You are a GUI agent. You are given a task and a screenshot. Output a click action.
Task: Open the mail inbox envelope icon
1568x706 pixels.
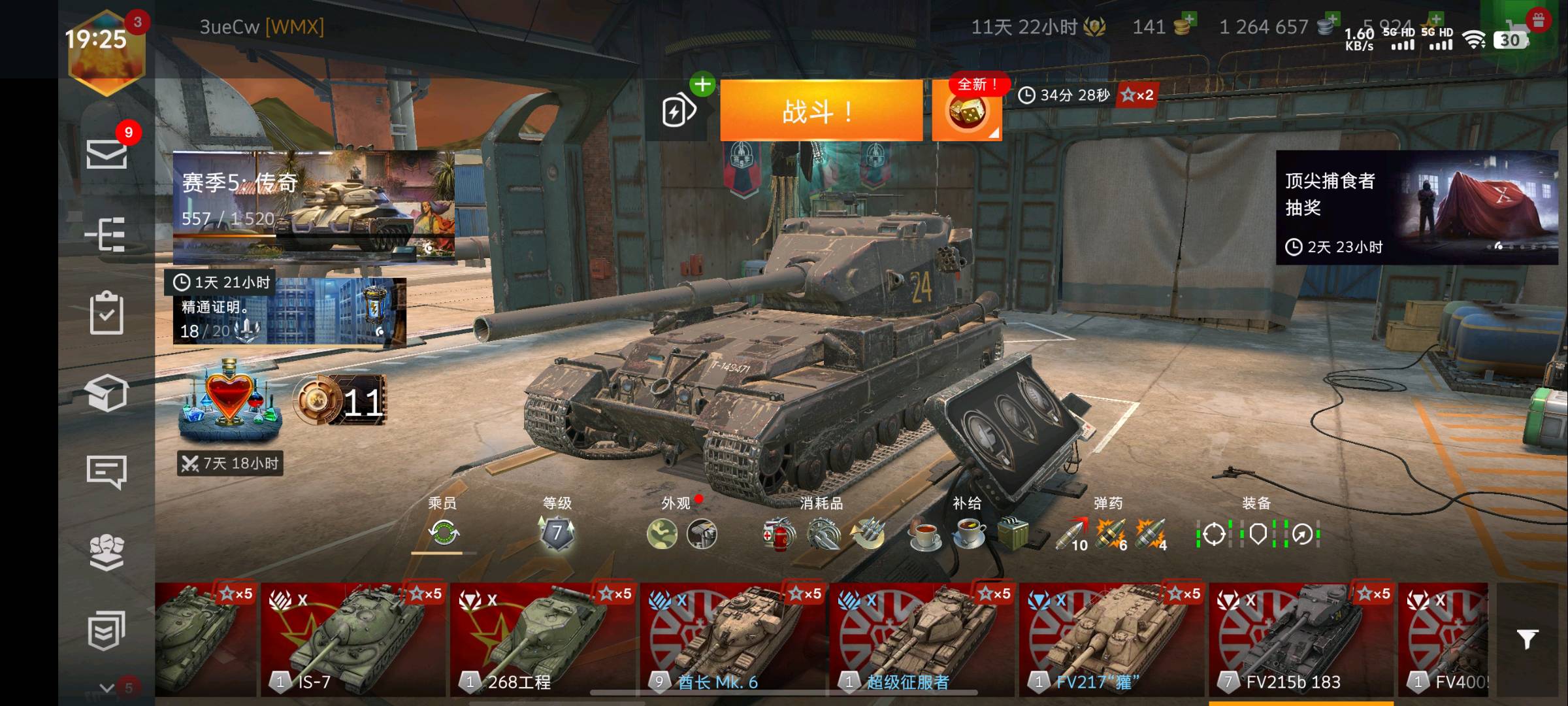[106, 154]
